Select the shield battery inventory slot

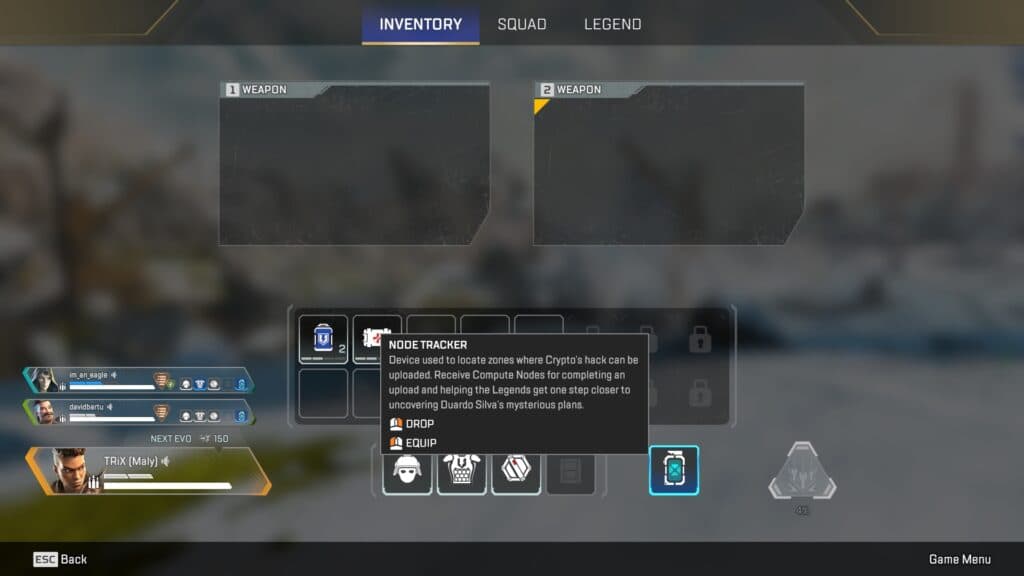[x=324, y=339]
